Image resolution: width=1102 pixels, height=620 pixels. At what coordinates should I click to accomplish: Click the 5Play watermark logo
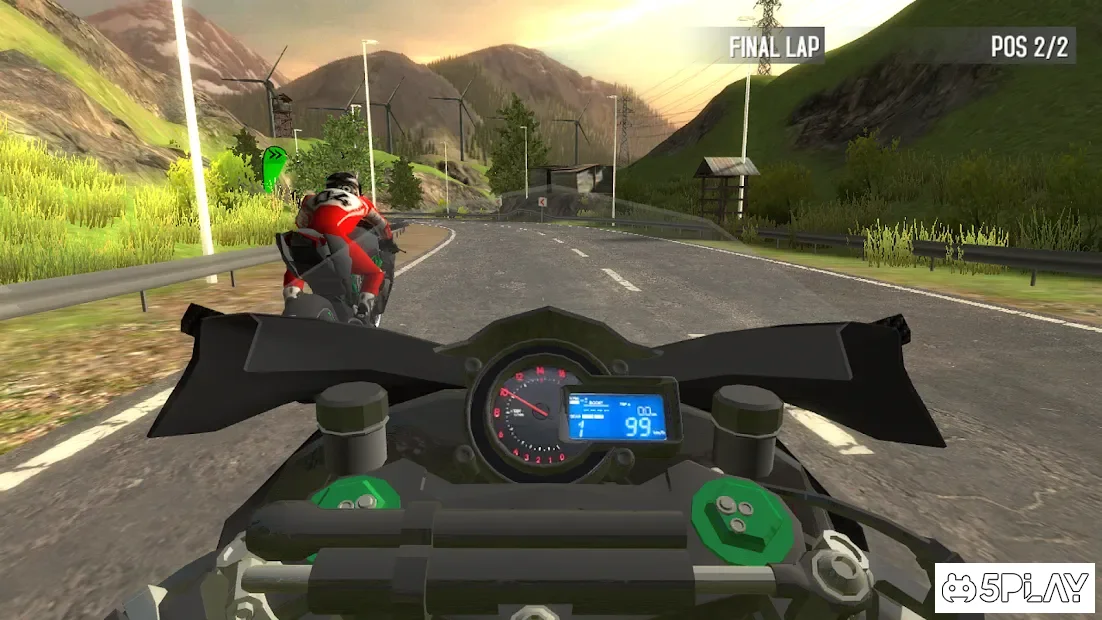click(x=1015, y=588)
